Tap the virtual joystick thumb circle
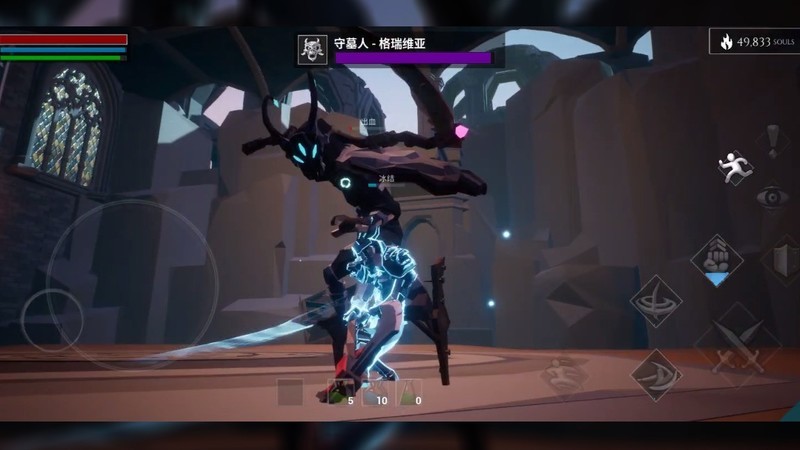 pyautogui.click(x=52, y=320)
